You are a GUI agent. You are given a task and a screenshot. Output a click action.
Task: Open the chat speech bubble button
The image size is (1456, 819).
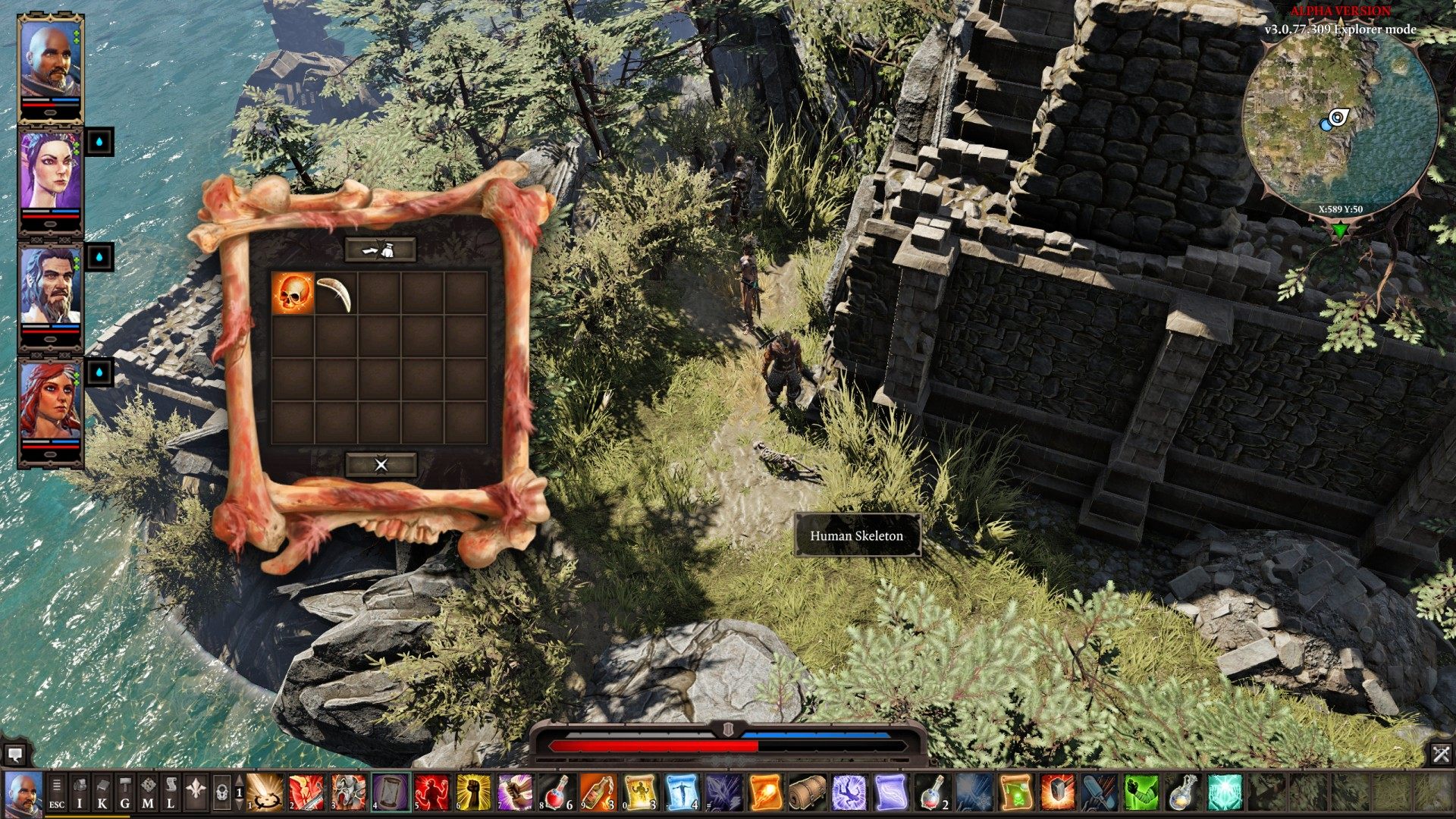click(x=15, y=755)
